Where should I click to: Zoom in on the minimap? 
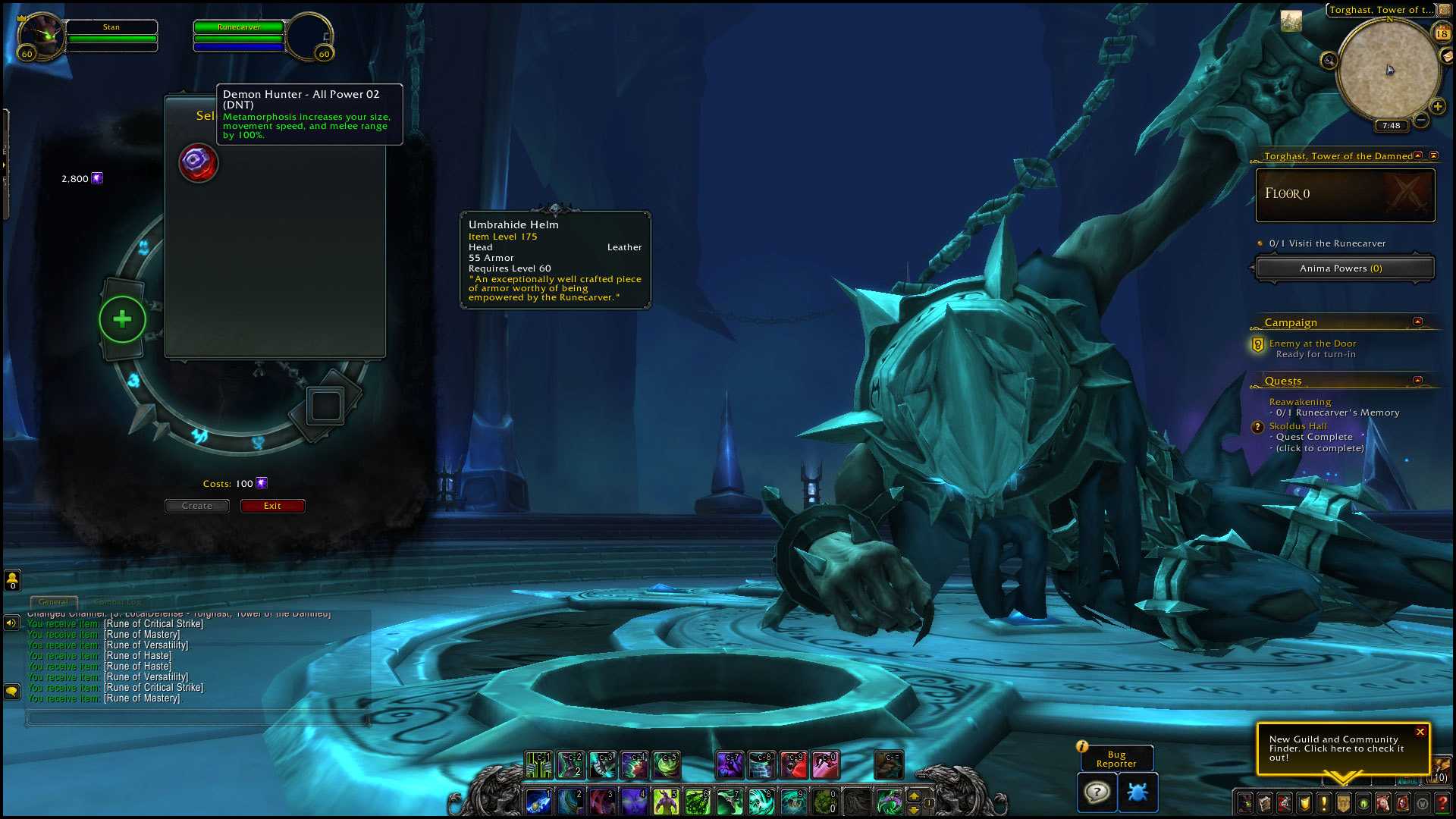tap(1437, 106)
